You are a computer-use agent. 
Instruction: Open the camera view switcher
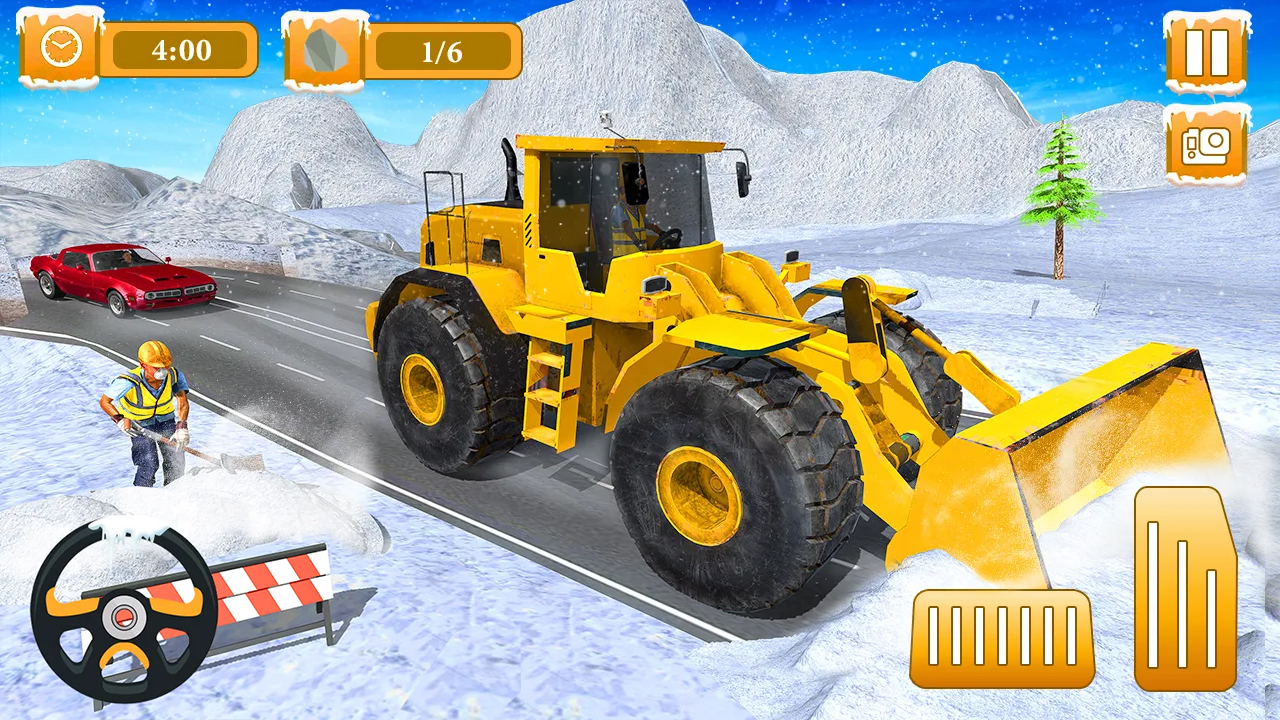pos(1204,145)
